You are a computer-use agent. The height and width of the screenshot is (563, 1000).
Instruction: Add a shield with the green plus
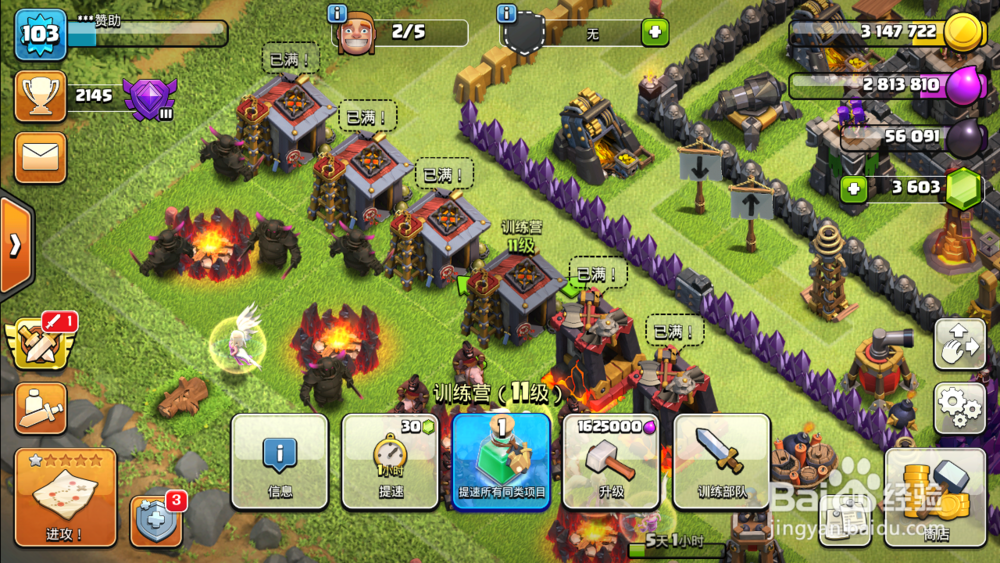point(656,32)
